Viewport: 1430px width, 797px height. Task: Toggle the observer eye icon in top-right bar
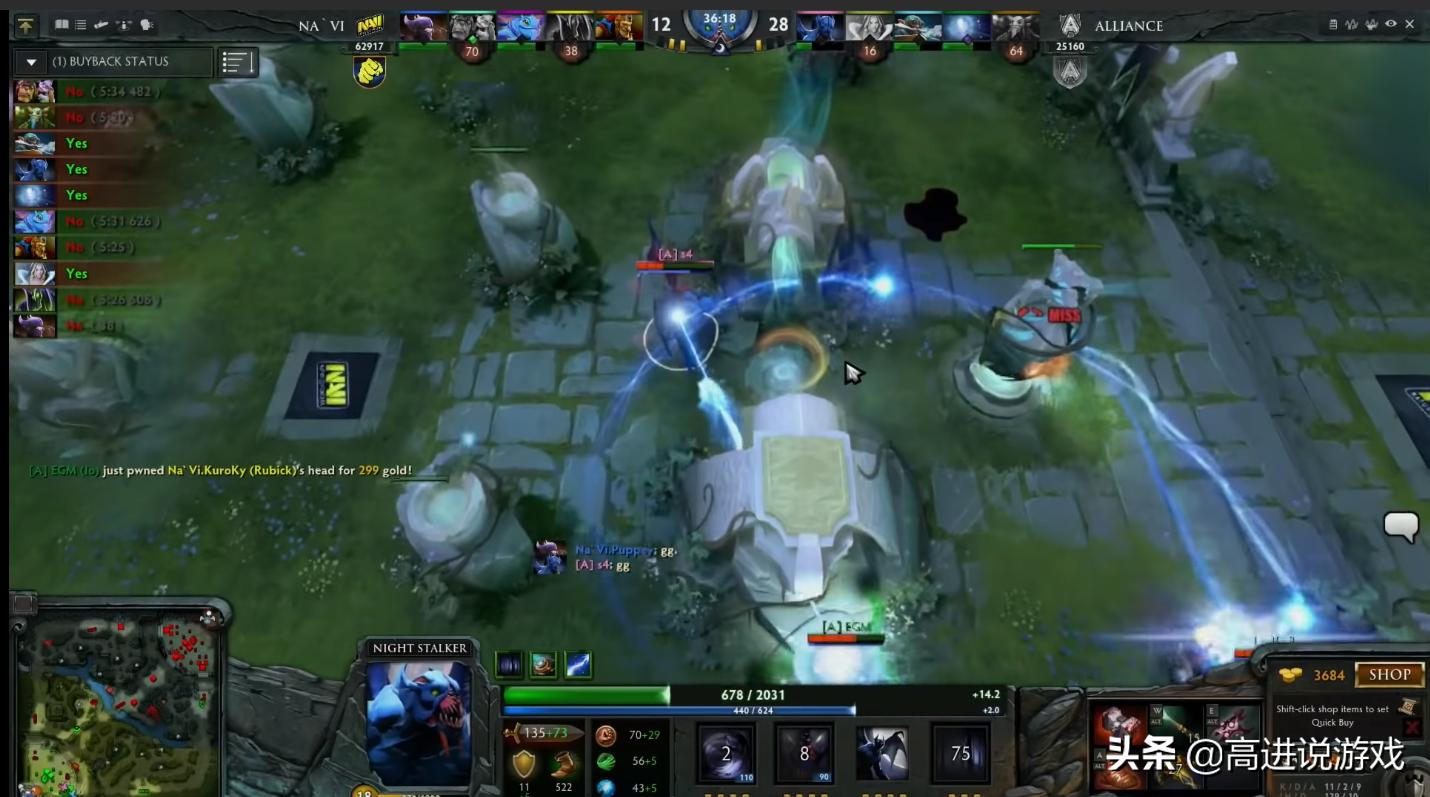coord(1391,23)
